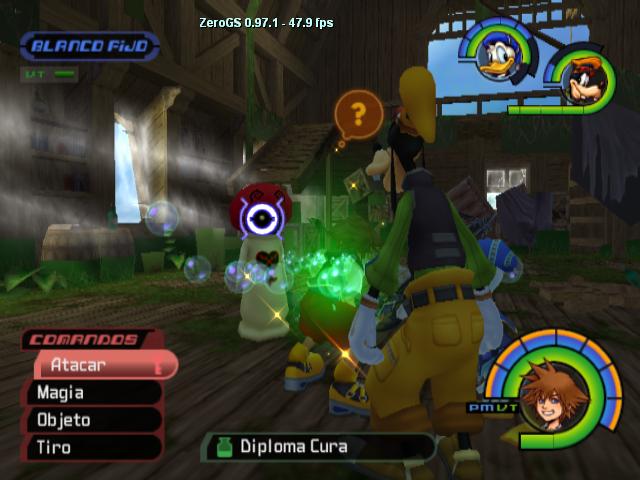Click the Diploma Cura item banner
The width and height of the screenshot is (640, 480).
318,446
